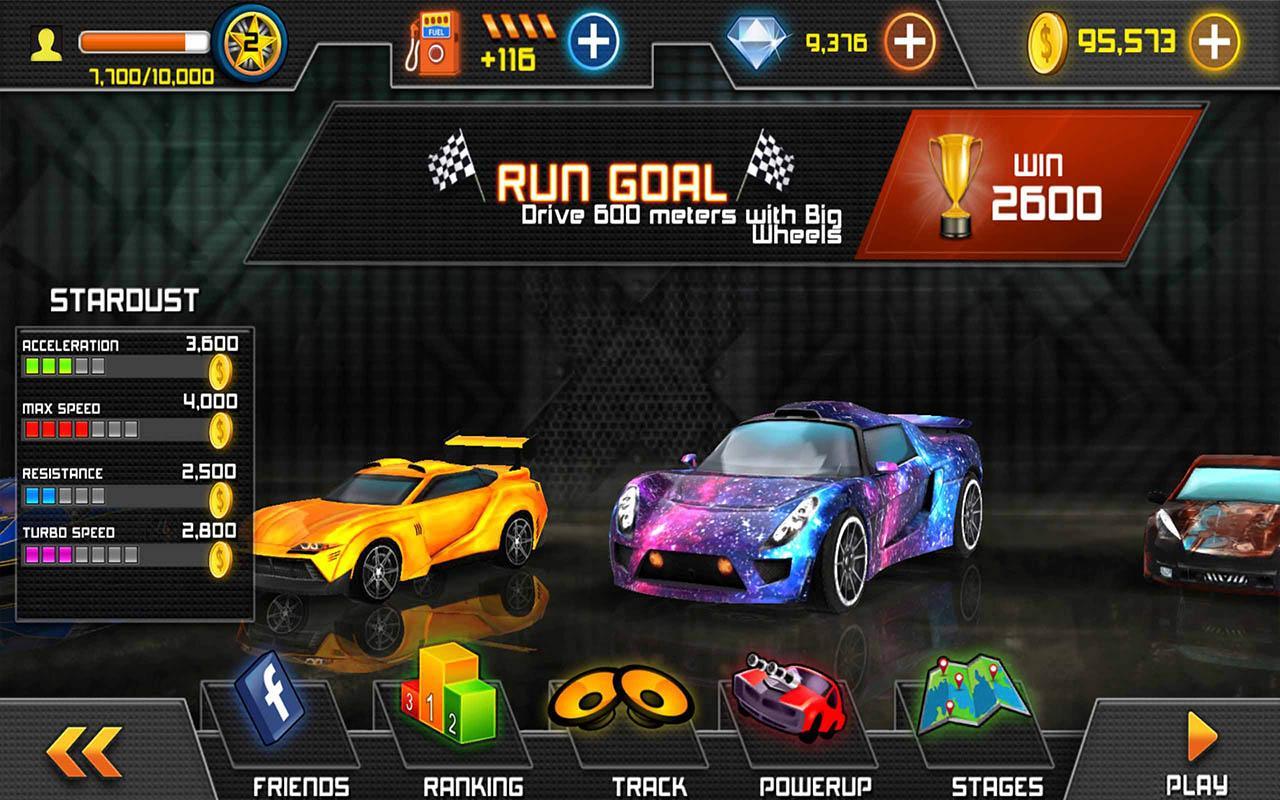
Task: Upgrade Acceleration with coins
Action: click(x=221, y=372)
